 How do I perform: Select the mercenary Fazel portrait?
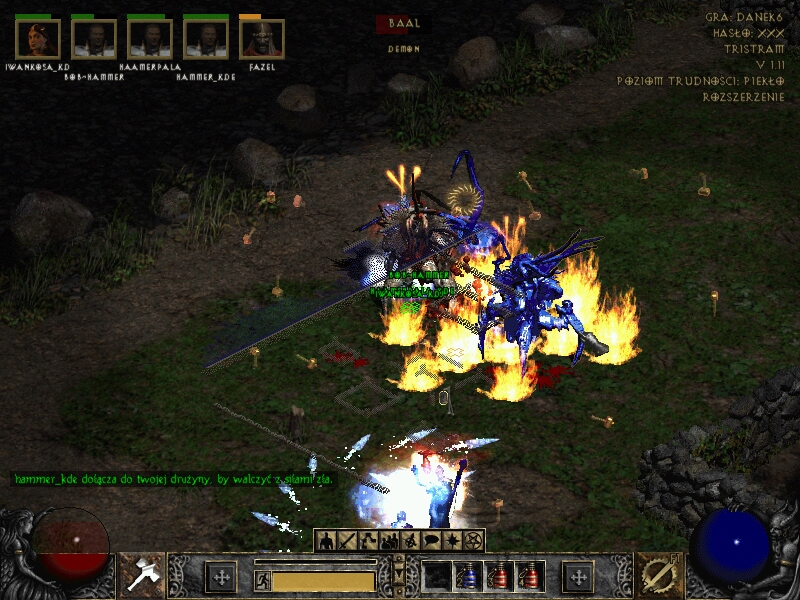[x=262, y=39]
